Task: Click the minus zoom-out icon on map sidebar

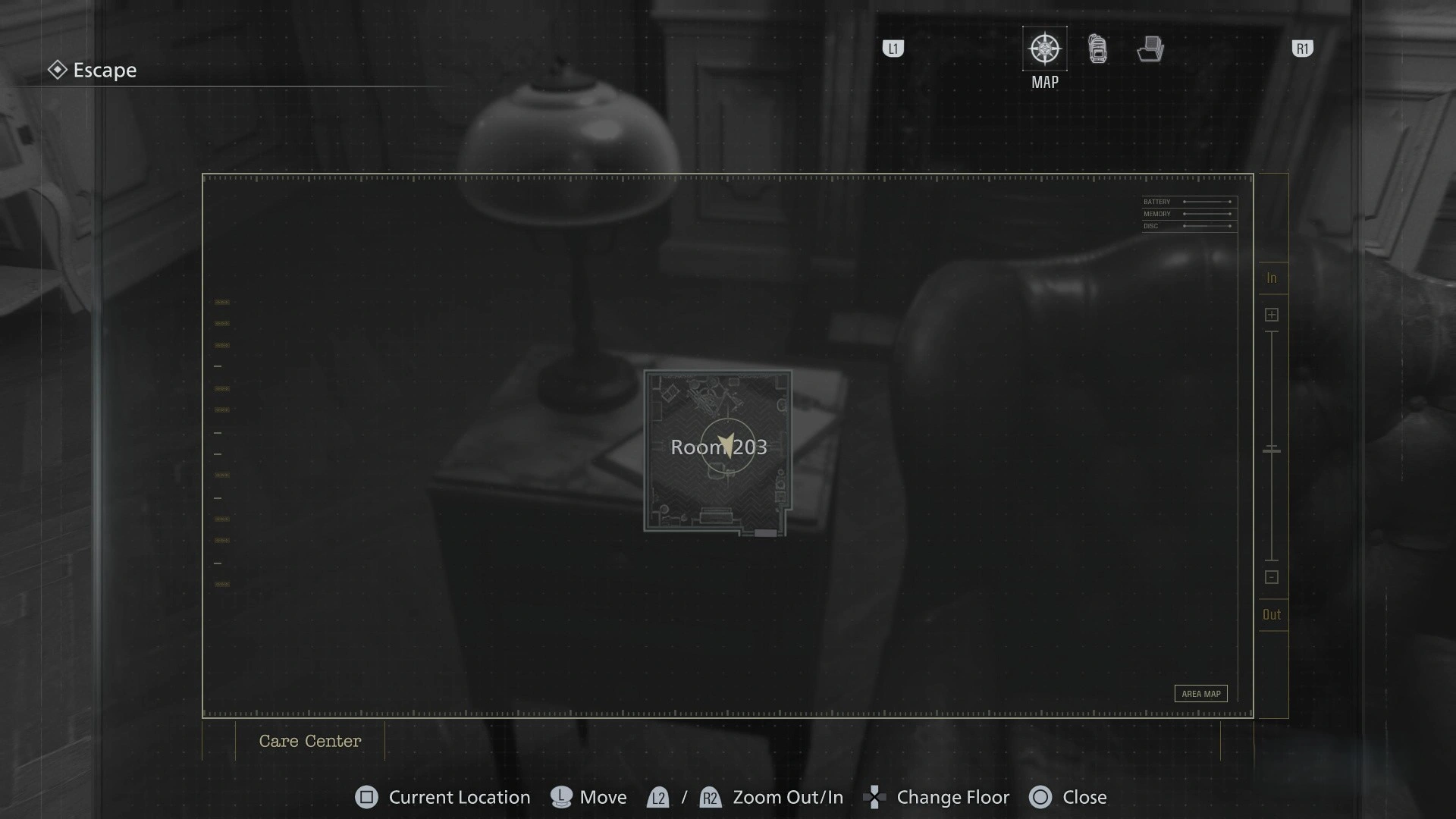Action: [x=1272, y=577]
